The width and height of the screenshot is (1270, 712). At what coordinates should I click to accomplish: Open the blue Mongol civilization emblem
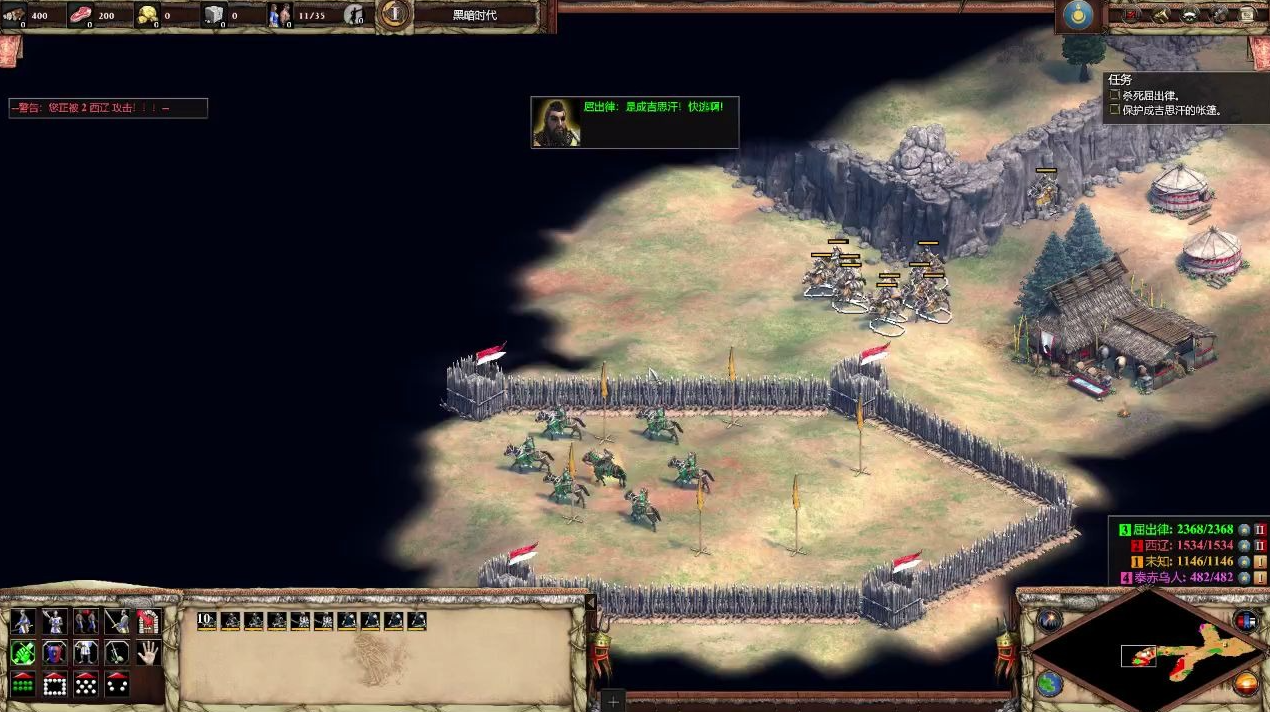(x=1077, y=16)
